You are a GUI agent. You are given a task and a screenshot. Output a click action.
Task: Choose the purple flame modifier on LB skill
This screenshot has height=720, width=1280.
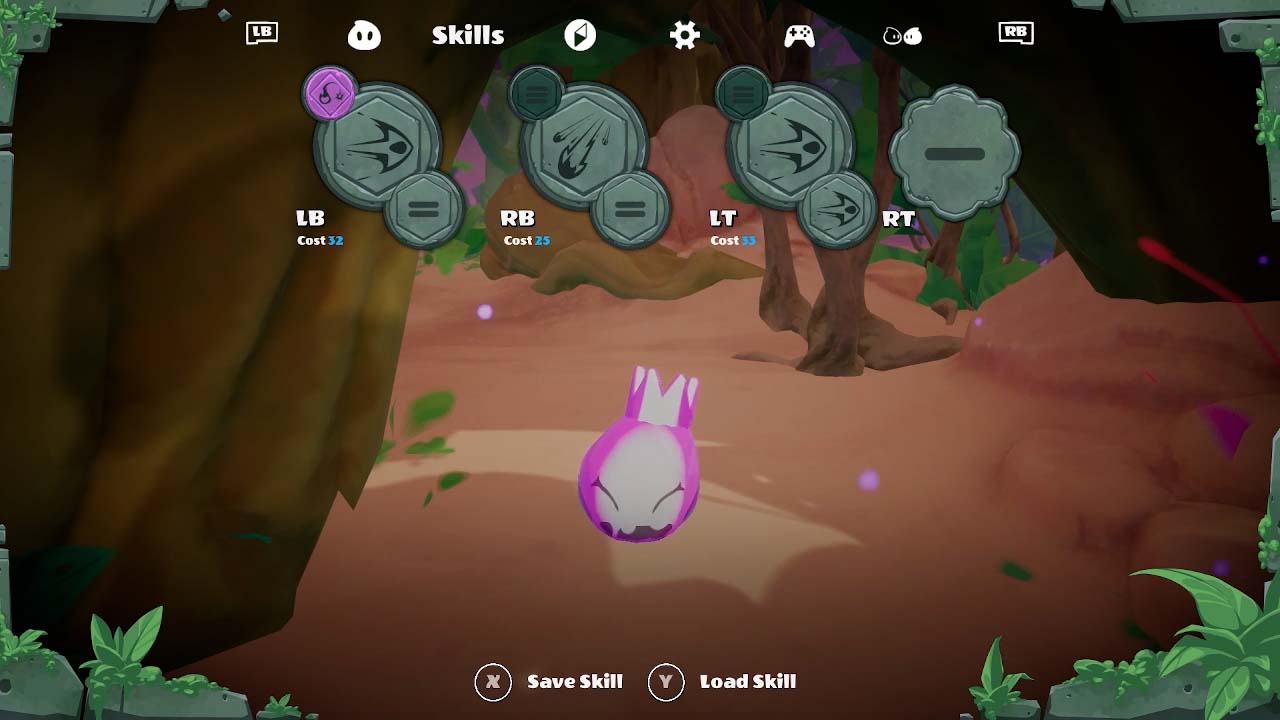click(x=330, y=95)
